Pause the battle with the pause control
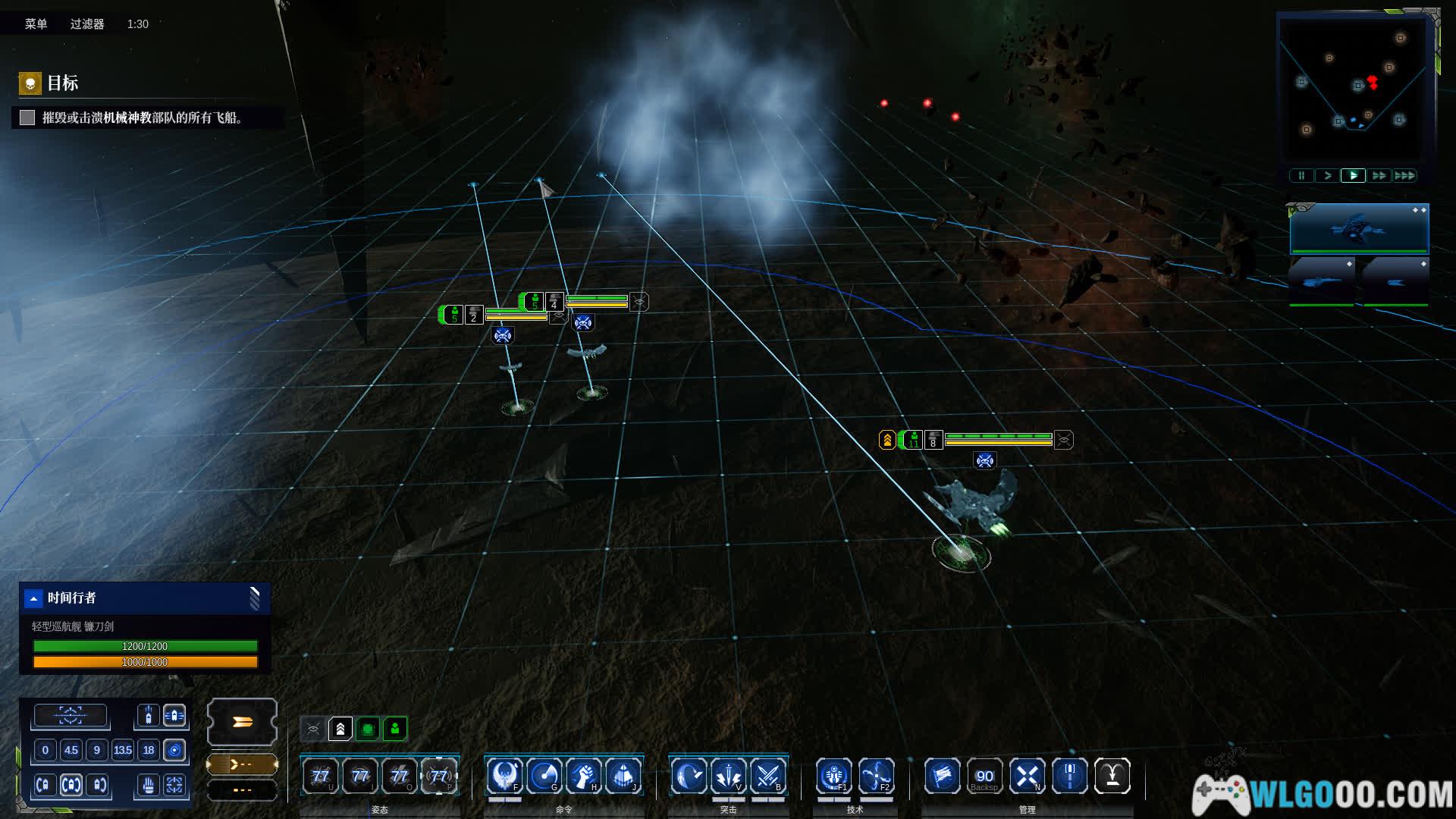1456x819 pixels. tap(1301, 176)
